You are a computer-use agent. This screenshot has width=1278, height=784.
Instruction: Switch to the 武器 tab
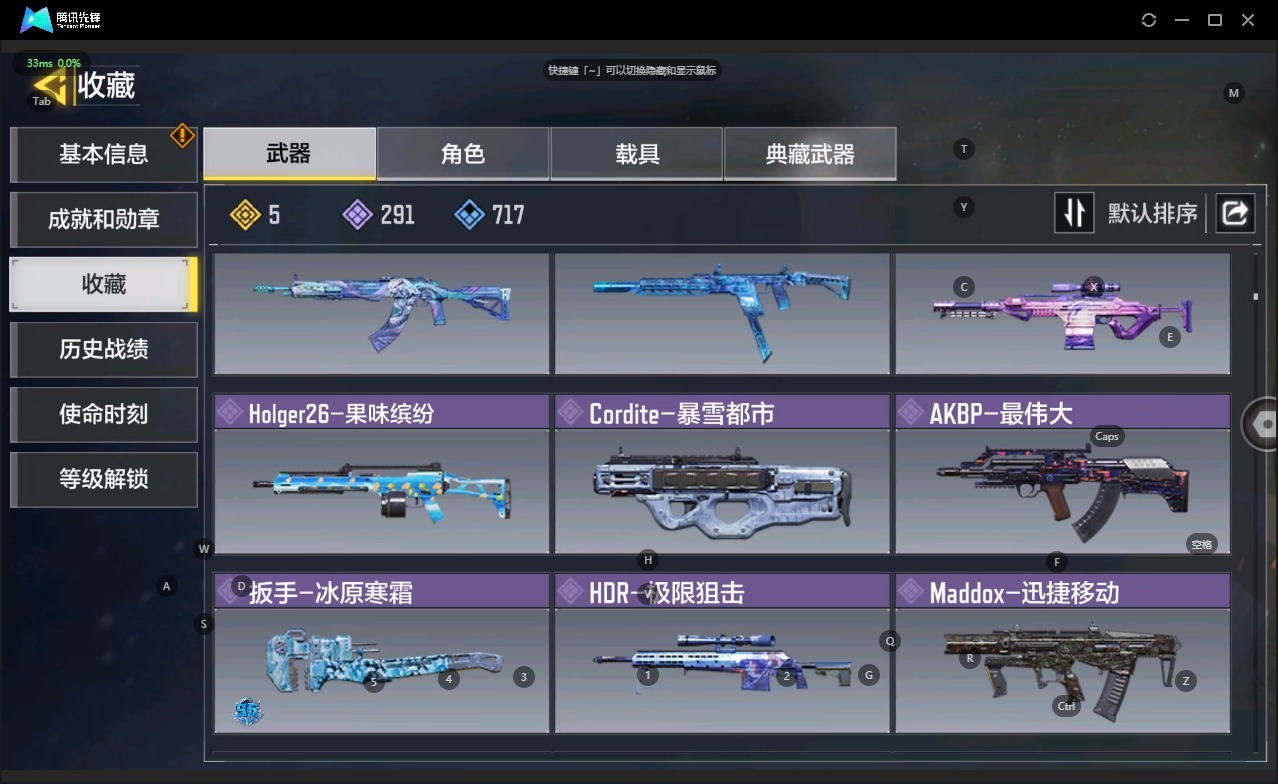coord(289,153)
